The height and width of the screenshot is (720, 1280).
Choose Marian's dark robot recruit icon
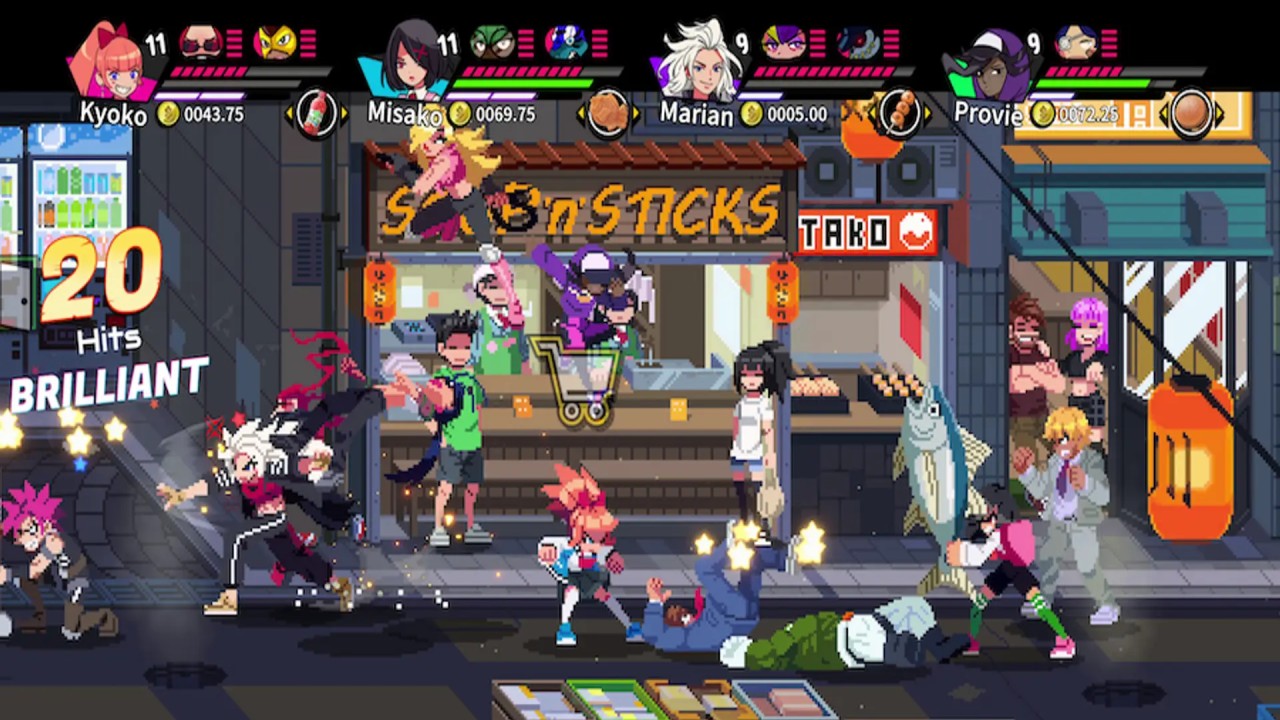point(857,42)
